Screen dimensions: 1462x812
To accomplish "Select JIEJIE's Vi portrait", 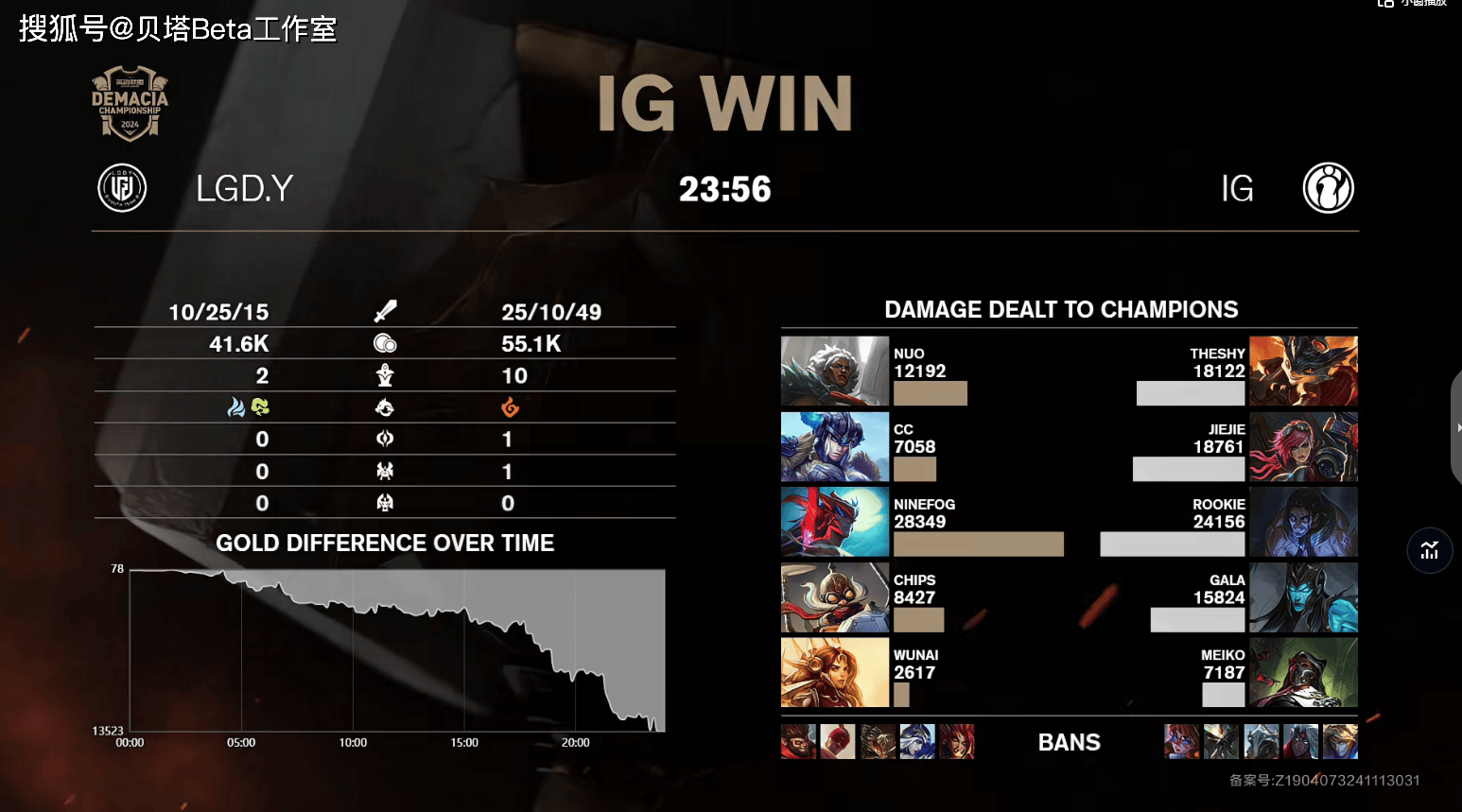I will 1303,446.
